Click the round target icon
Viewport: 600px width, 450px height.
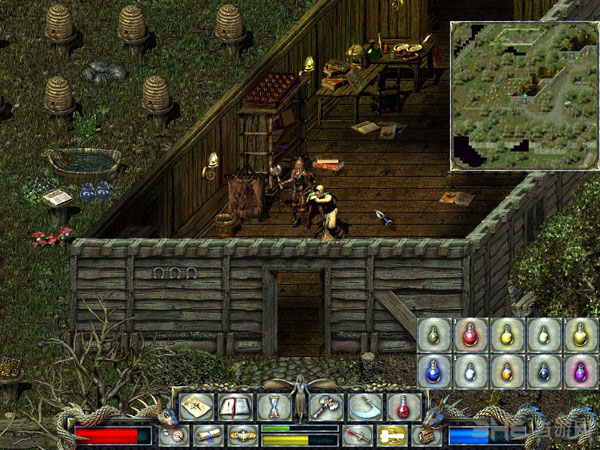pyautogui.click(x=172, y=435)
